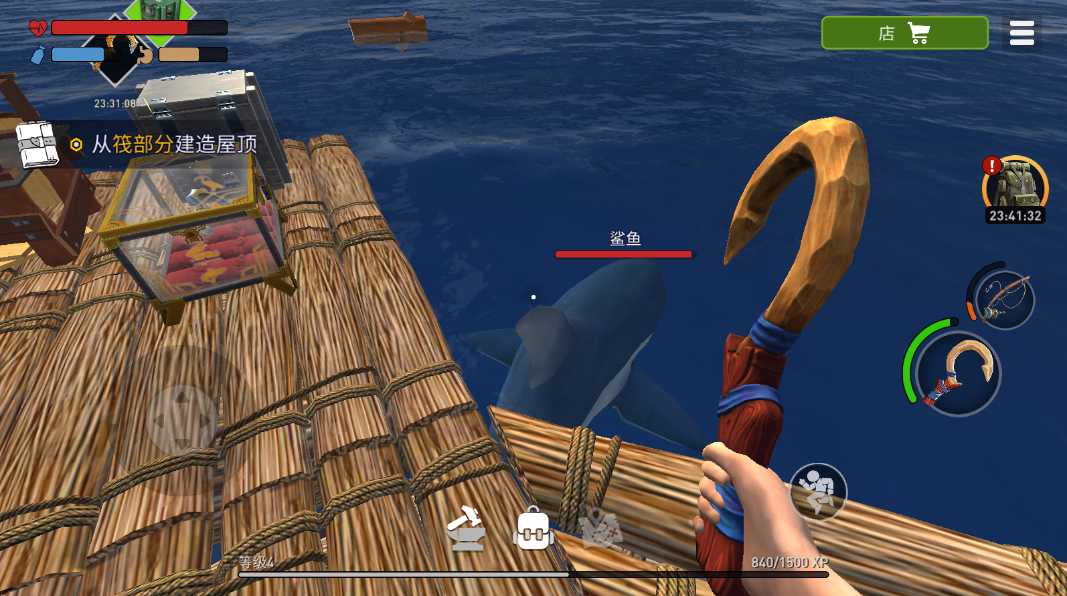Open the green 店 shop button
This screenshot has width=1067, height=596.
904,33
